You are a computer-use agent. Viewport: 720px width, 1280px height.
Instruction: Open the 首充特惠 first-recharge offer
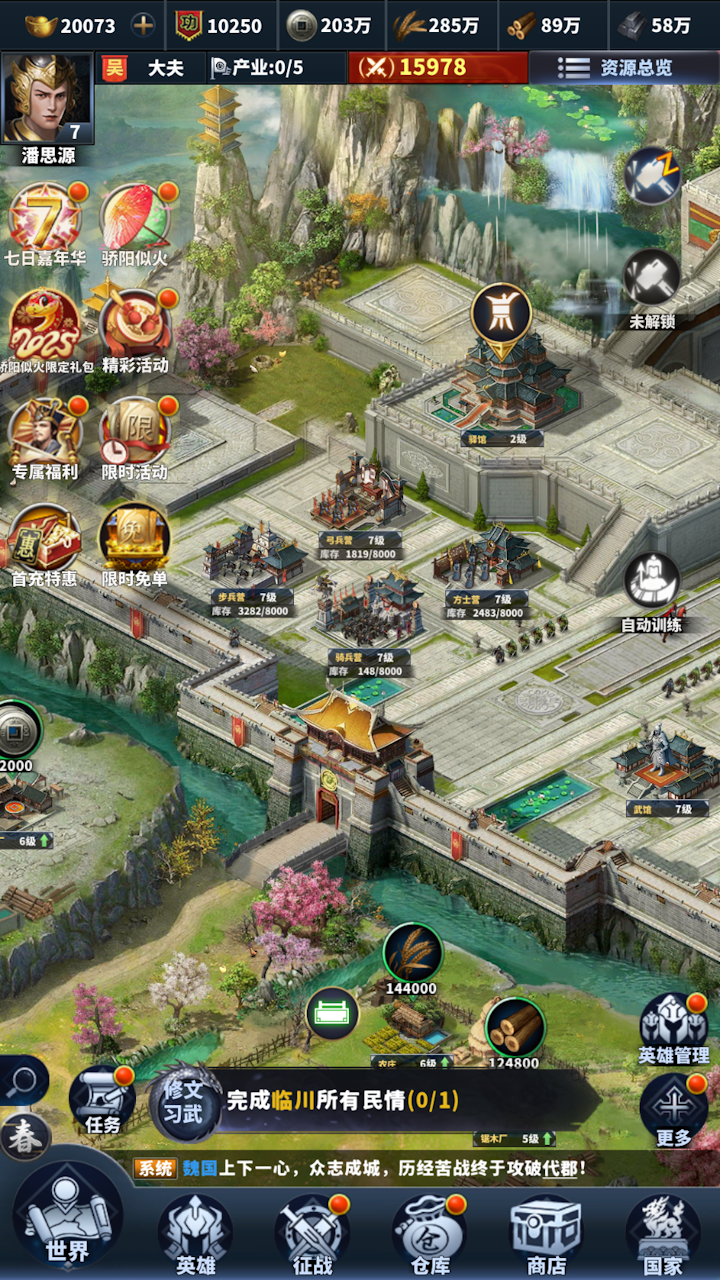pos(45,542)
